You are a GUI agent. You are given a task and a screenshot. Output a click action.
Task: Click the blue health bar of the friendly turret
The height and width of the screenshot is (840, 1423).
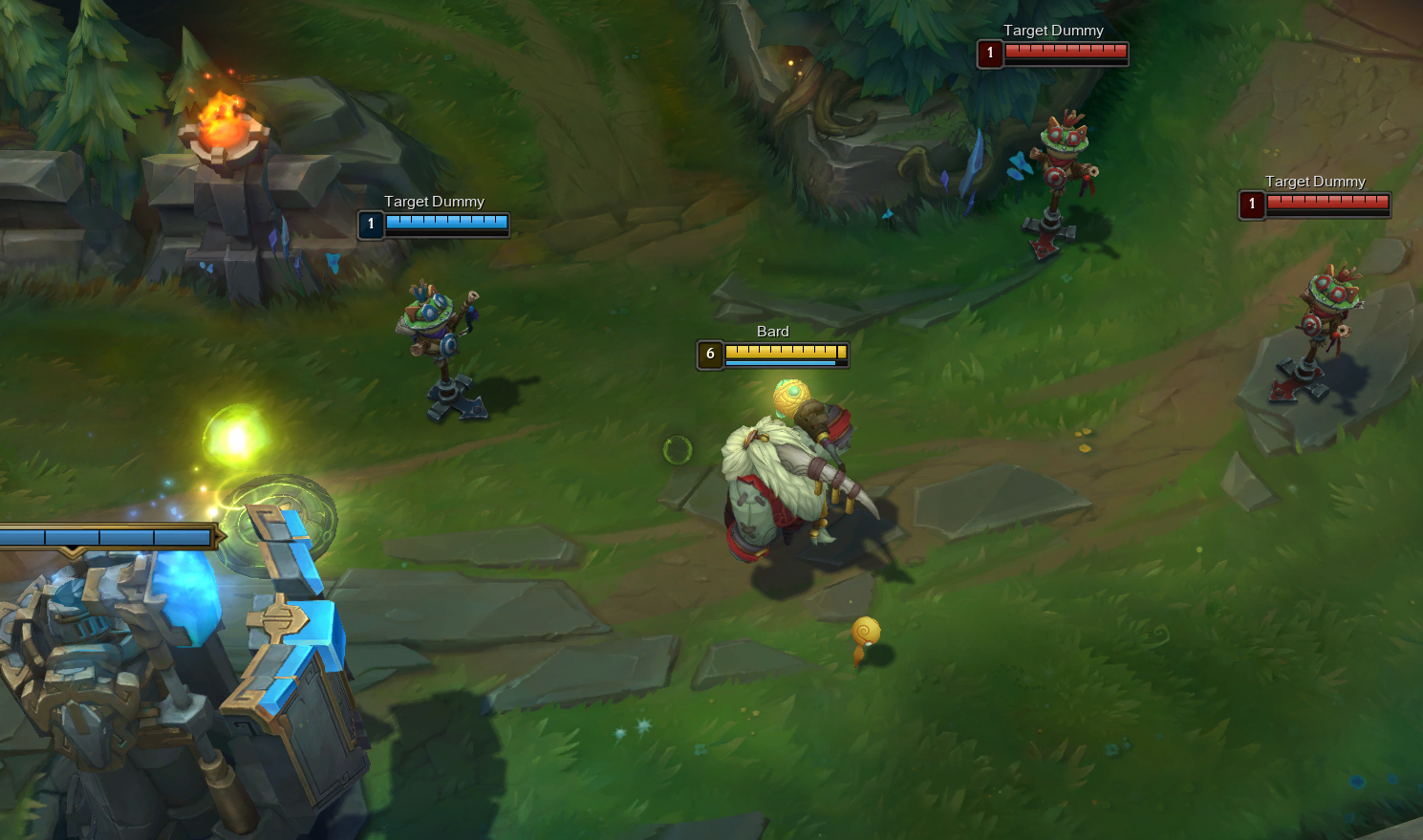(x=105, y=536)
